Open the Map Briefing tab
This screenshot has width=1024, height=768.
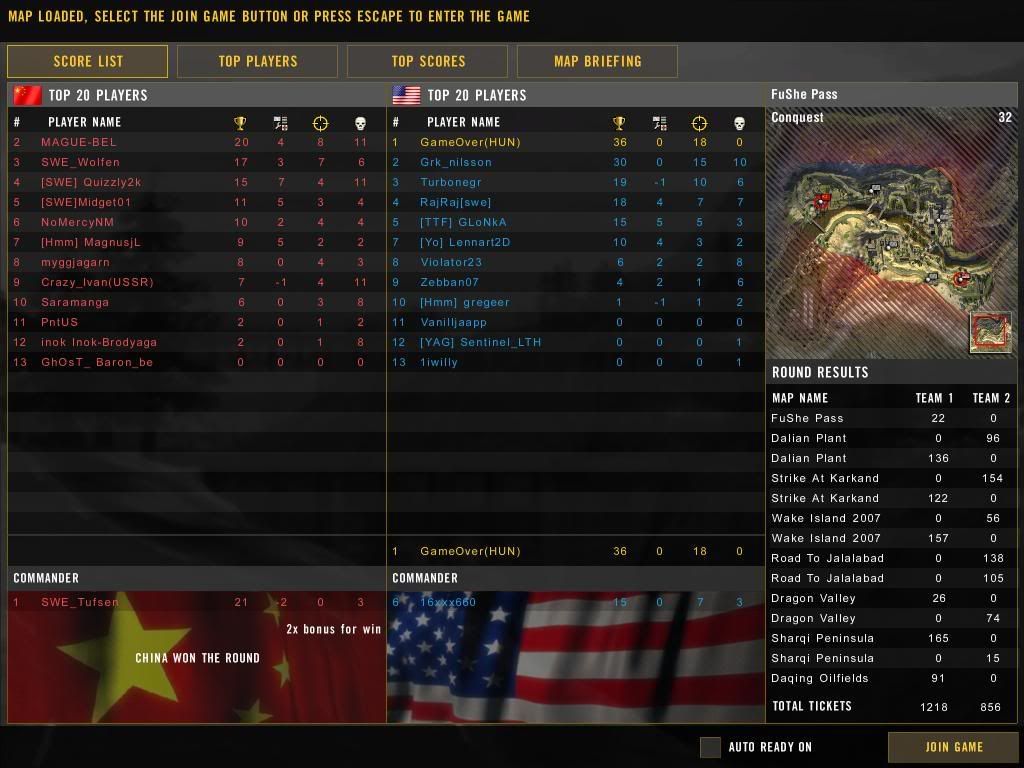tap(597, 61)
